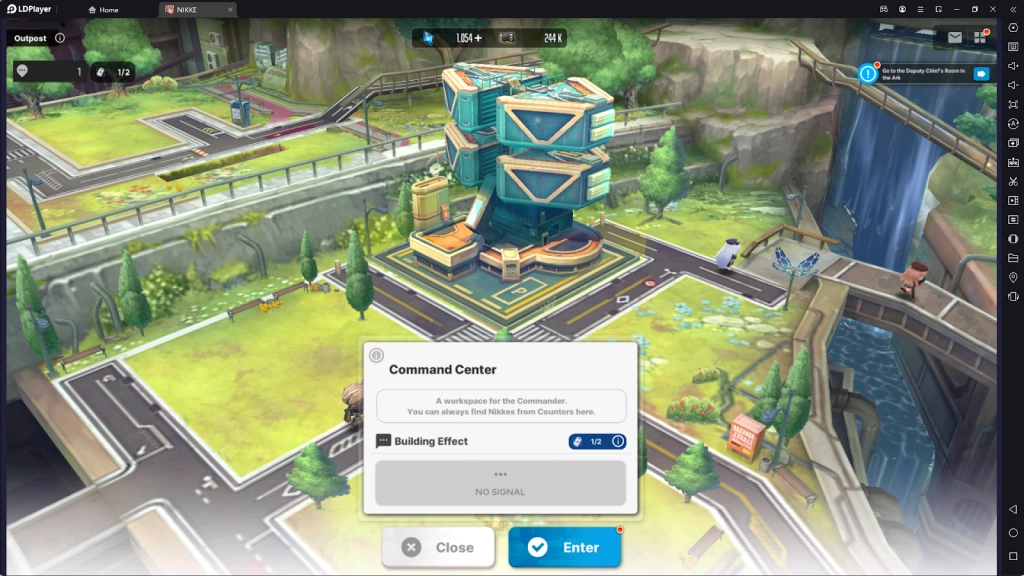Viewport: 1024px width, 576px height.
Task: Open the mail inbox
Action: 954,38
